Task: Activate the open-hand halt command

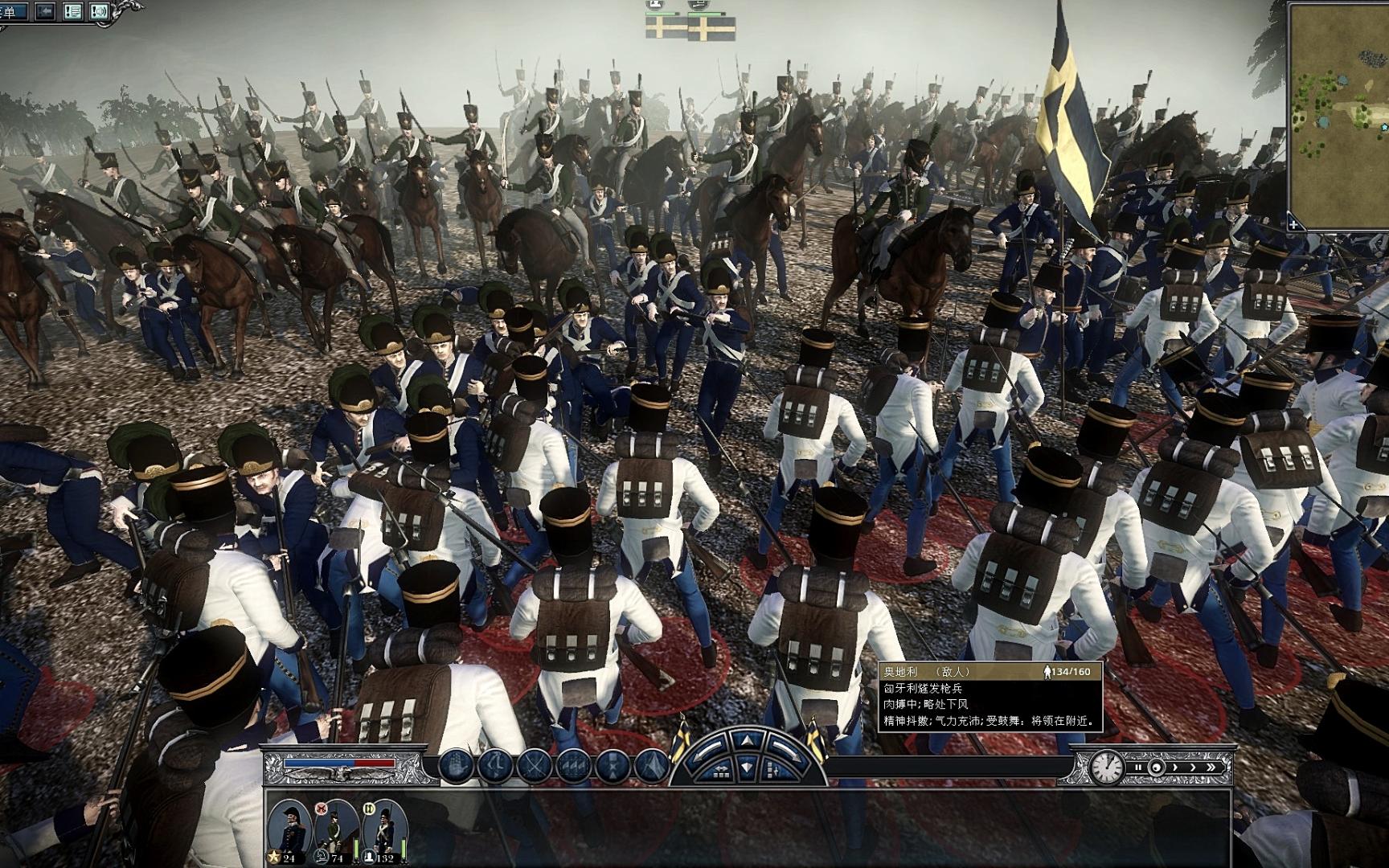Action: pyautogui.click(x=455, y=765)
